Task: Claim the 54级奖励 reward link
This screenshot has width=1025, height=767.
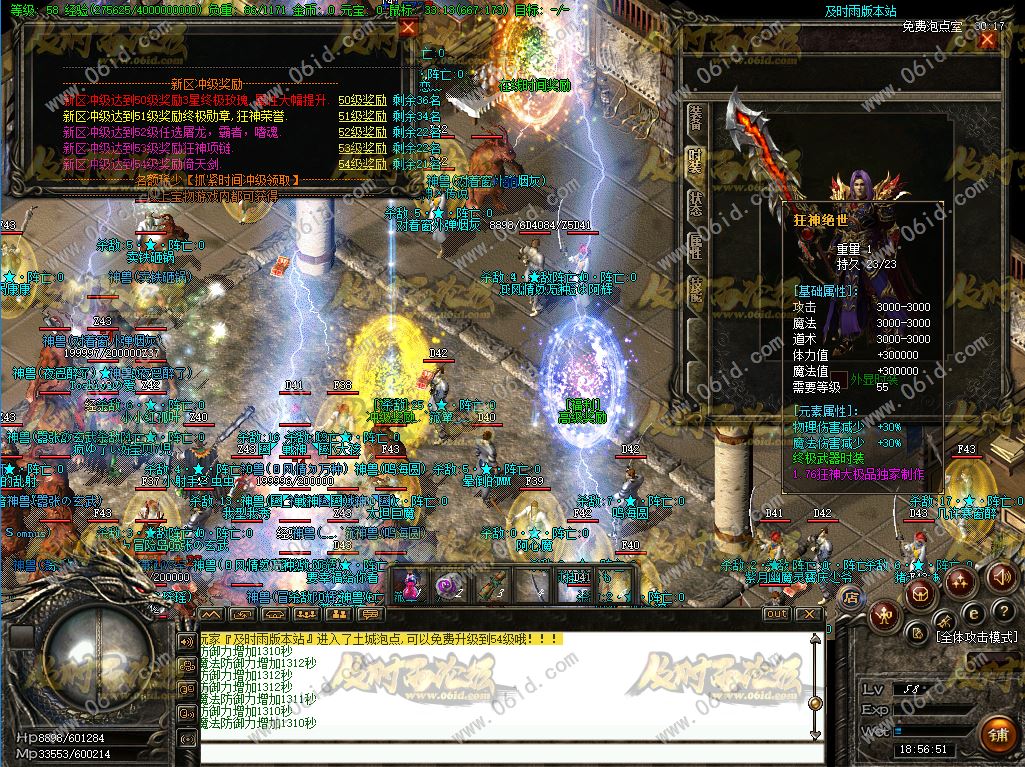Action: 362,164
